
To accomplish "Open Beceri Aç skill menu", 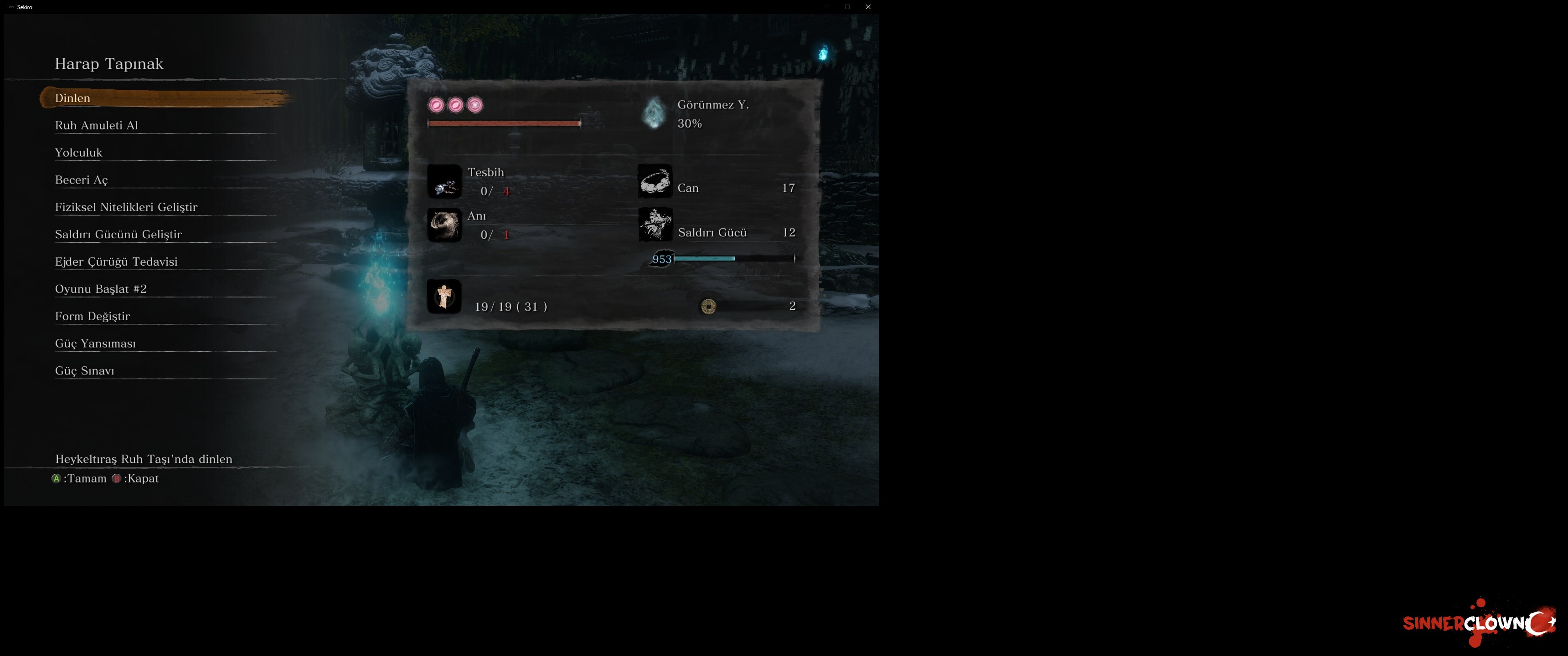I will (x=82, y=180).
